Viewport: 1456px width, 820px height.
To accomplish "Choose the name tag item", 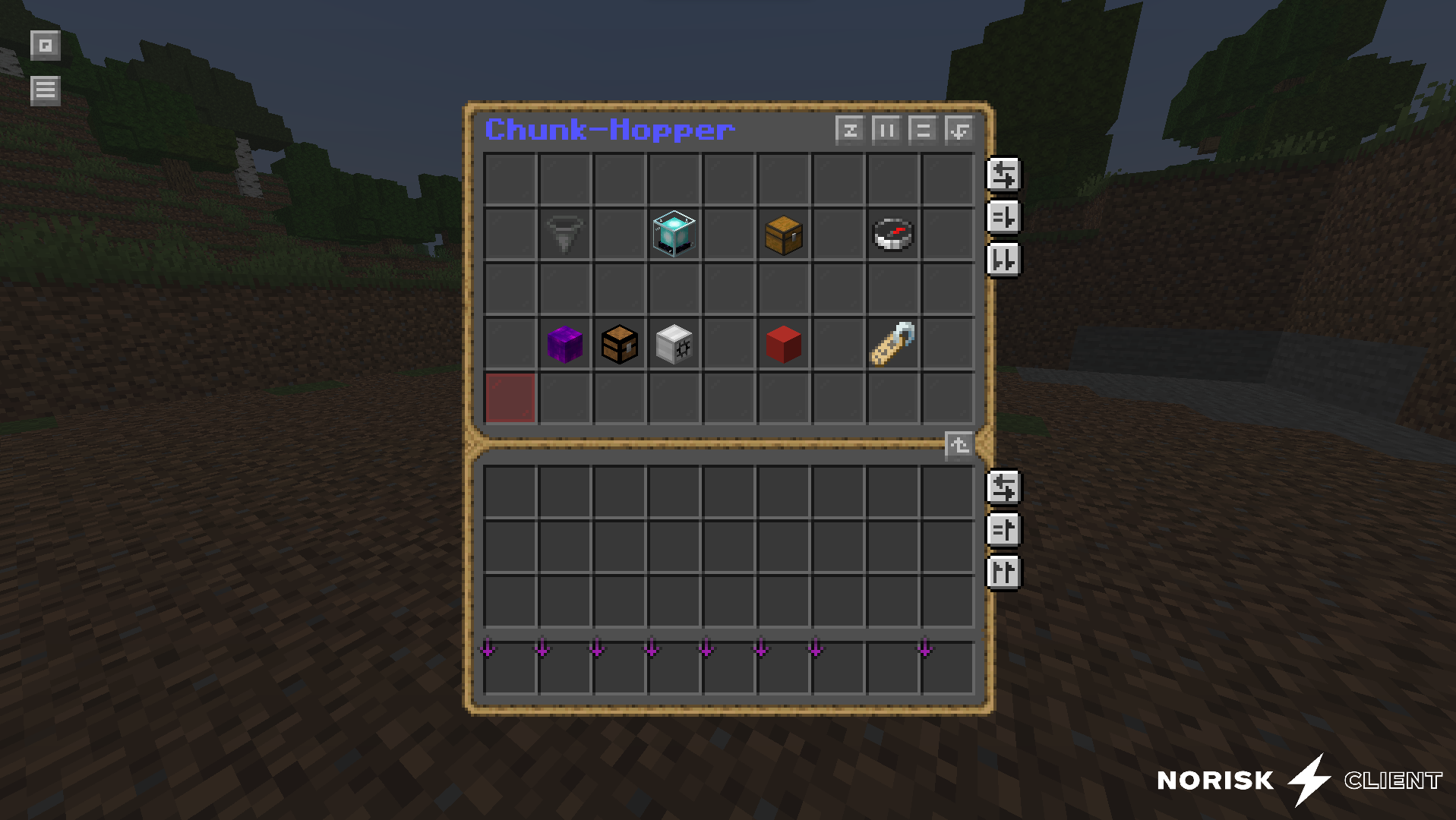I will click(892, 344).
